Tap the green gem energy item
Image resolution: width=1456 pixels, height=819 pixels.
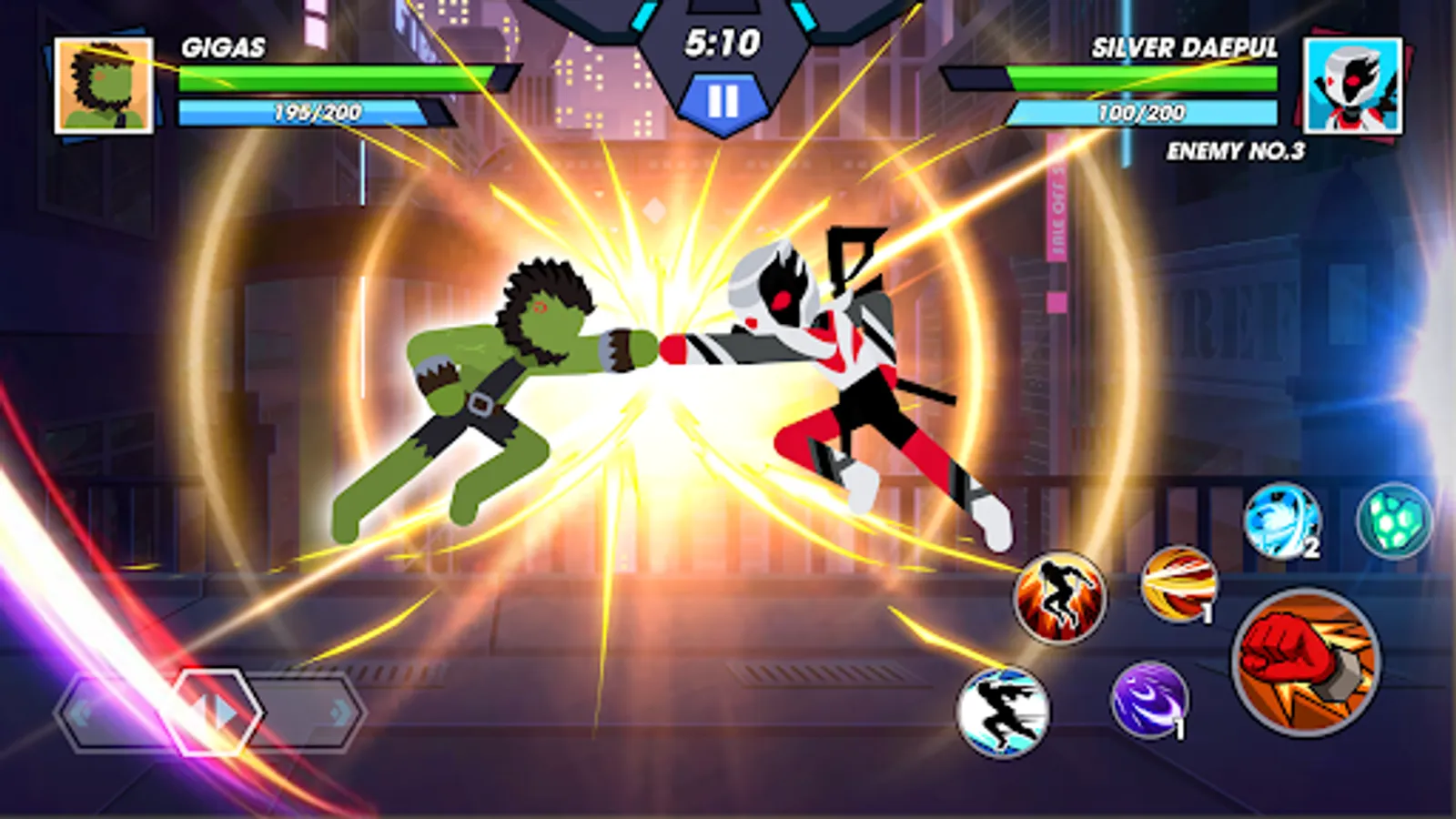click(1395, 519)
